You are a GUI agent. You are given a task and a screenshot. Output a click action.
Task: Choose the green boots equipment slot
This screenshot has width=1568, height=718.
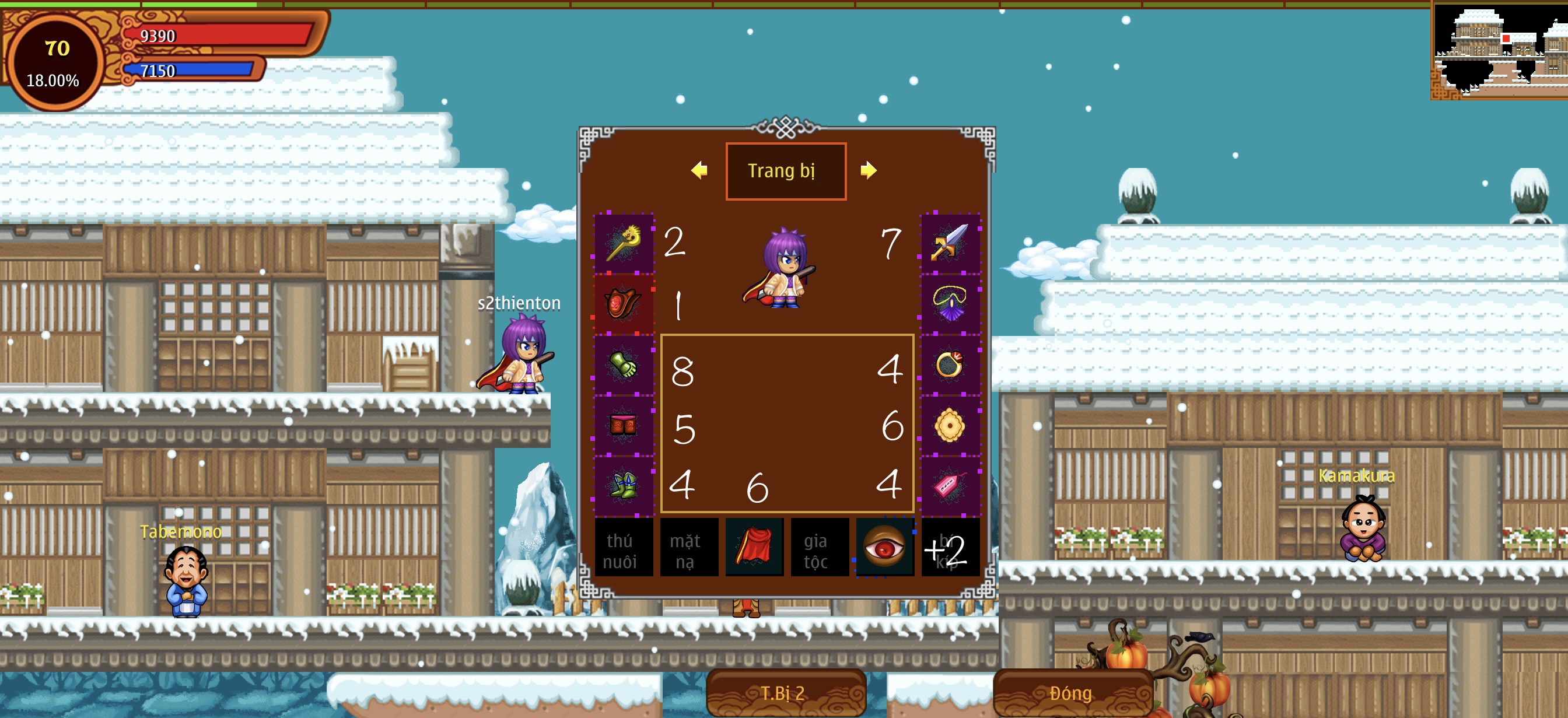tap(624, 485)
